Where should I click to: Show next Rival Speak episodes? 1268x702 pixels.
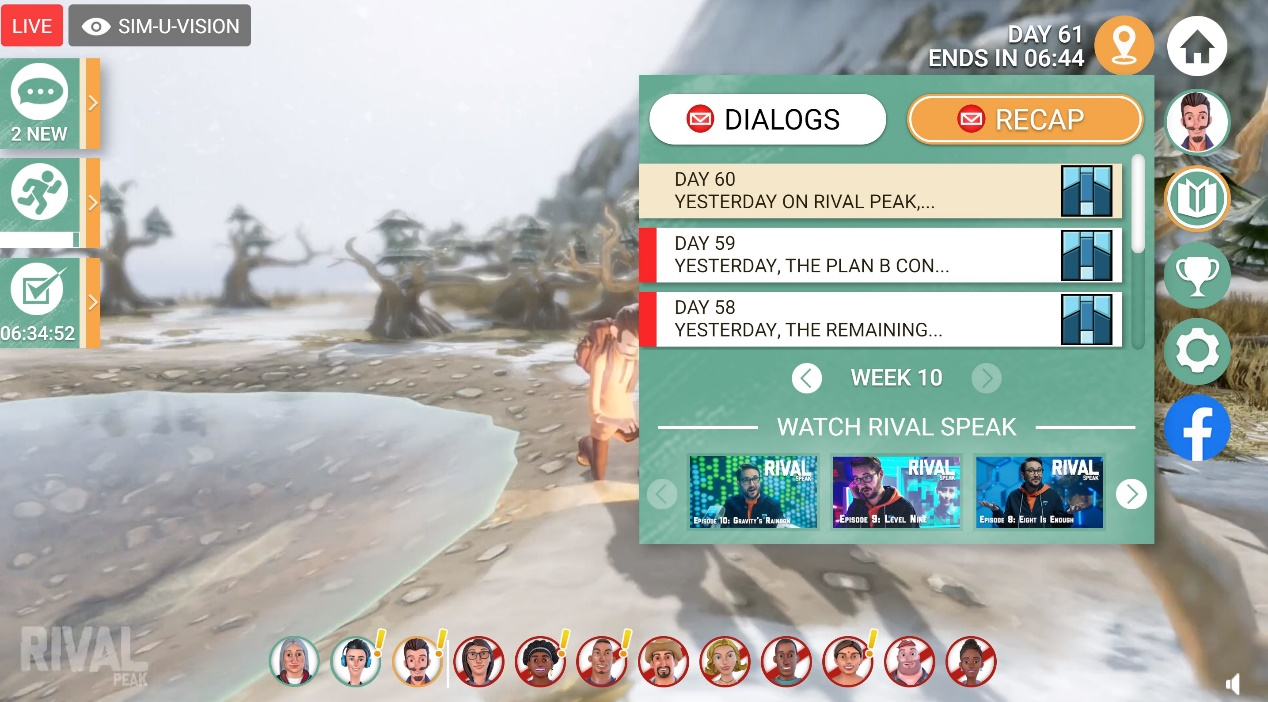coord(1131,494)
